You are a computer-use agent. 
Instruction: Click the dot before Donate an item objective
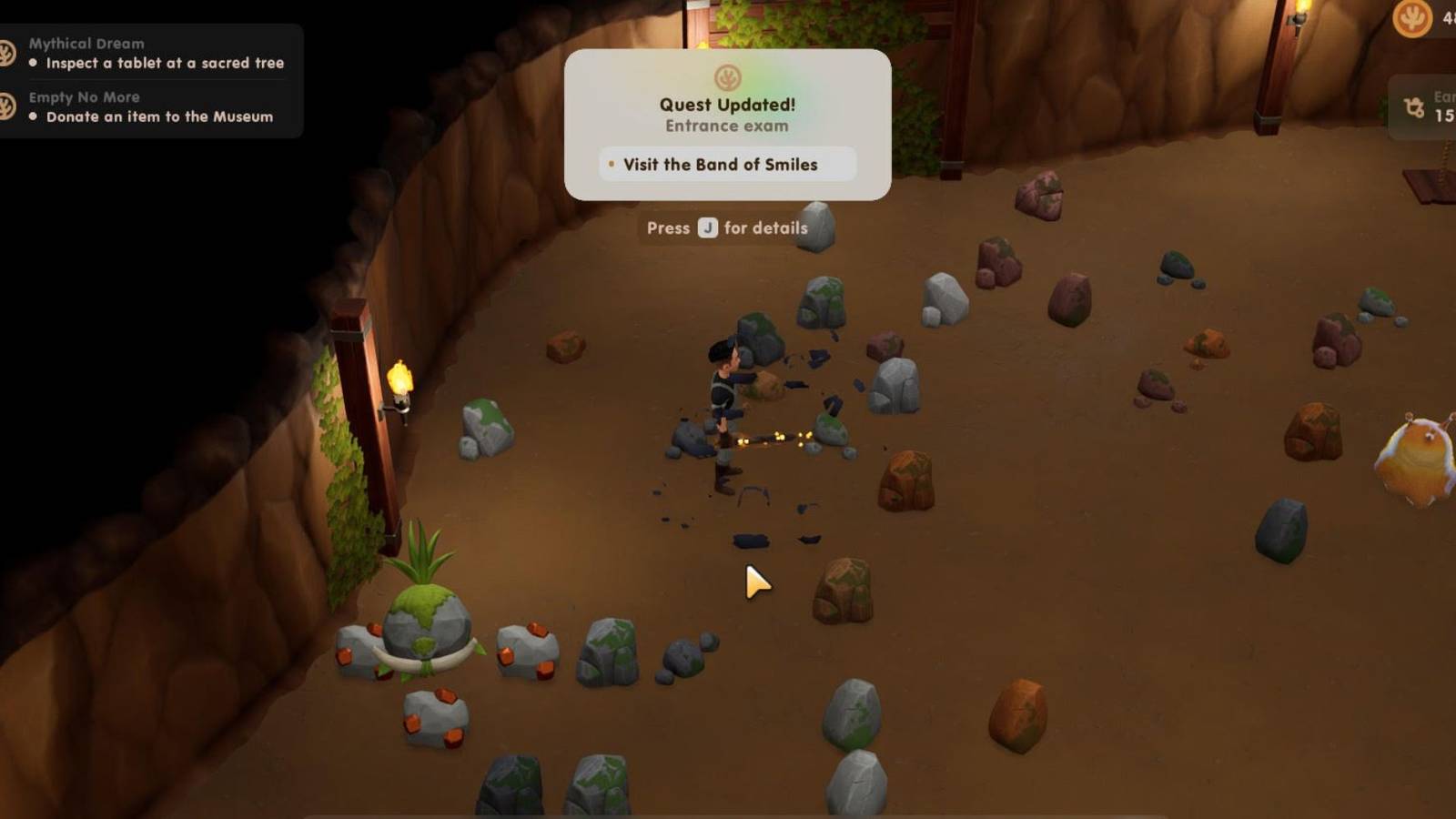coord(31,116)
